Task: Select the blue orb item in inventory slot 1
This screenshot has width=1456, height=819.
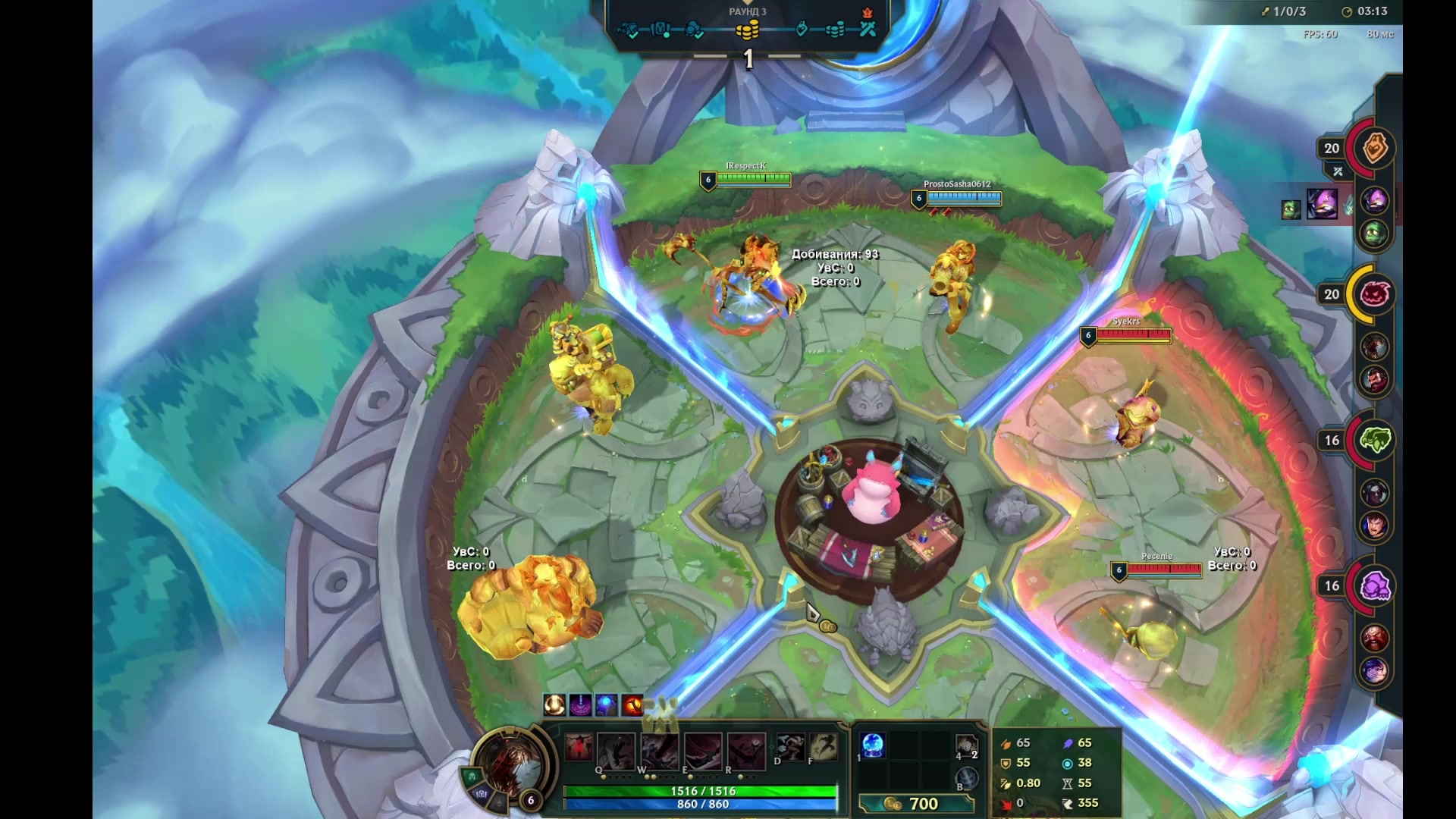Action: [872, 747]
